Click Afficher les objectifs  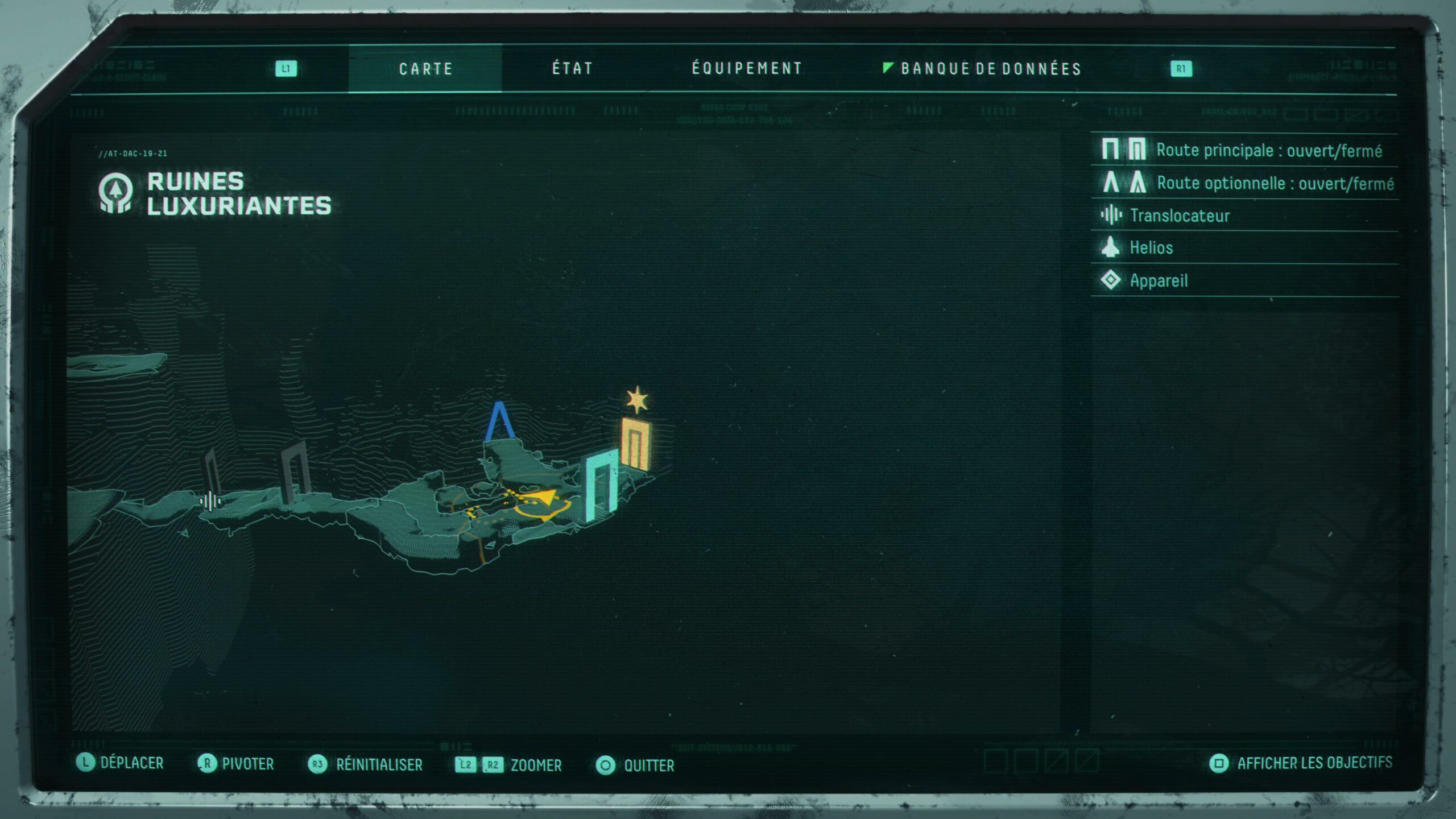click(1314, 763)
